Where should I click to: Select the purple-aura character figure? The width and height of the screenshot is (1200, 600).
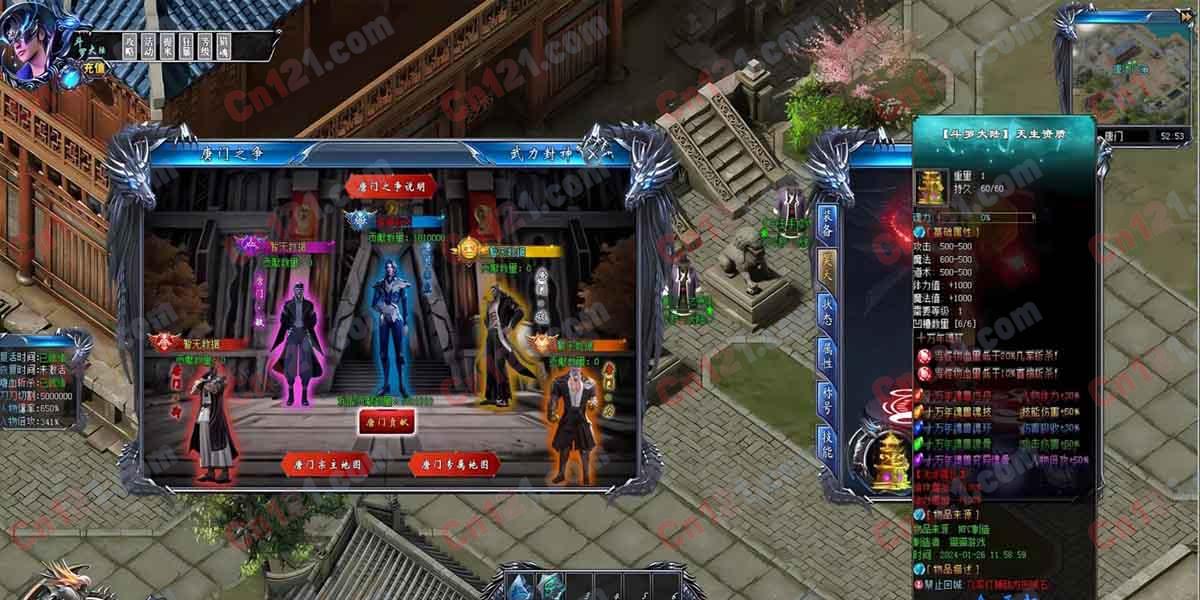click(293, 323)
